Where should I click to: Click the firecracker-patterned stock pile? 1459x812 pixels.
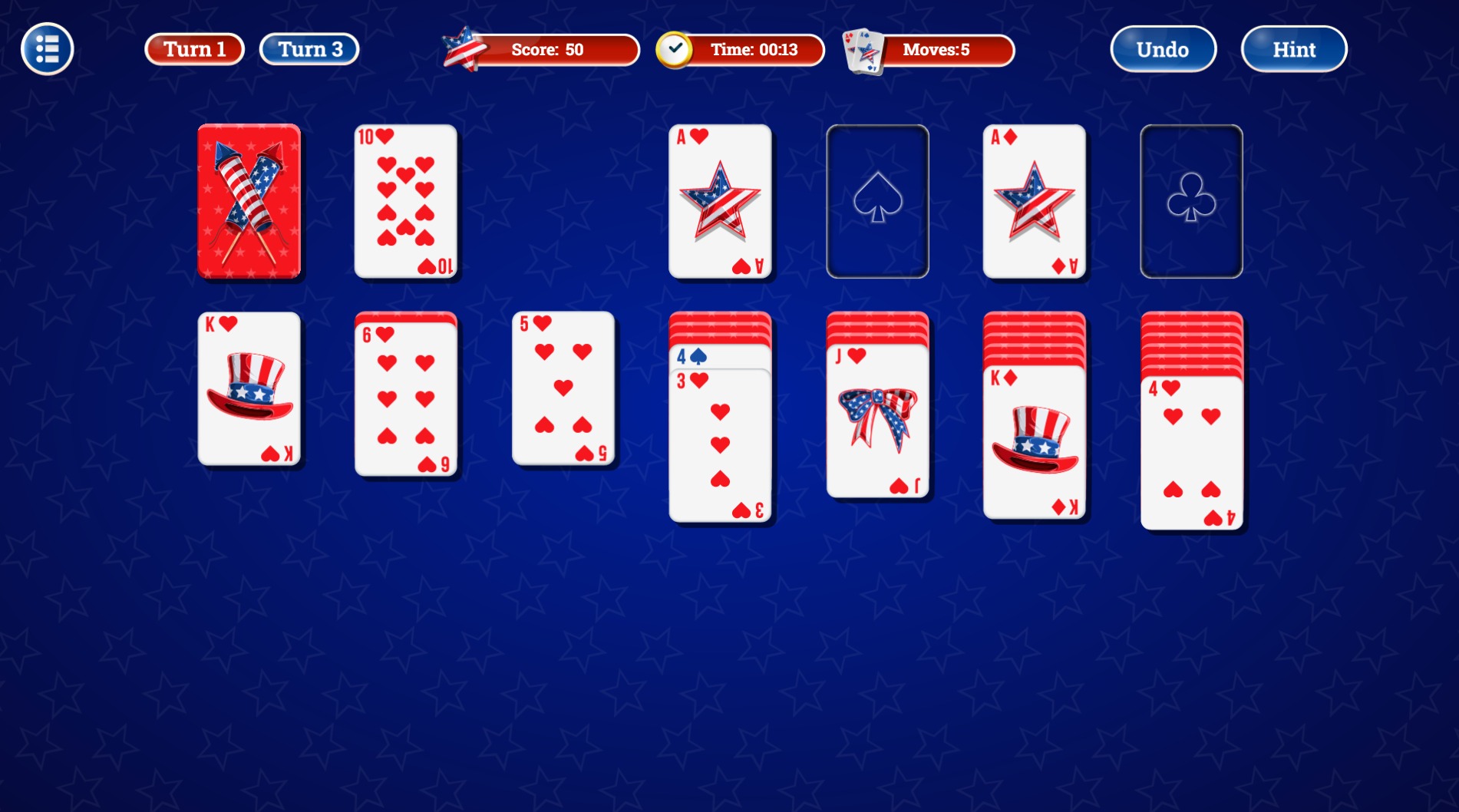249,201
